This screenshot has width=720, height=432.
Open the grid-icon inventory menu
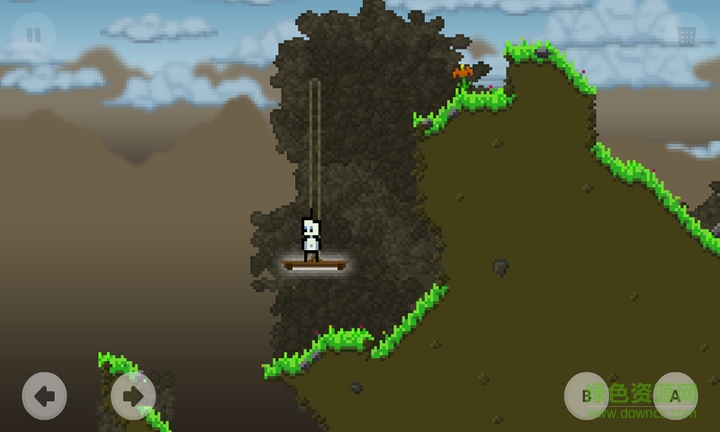[686, 36]
